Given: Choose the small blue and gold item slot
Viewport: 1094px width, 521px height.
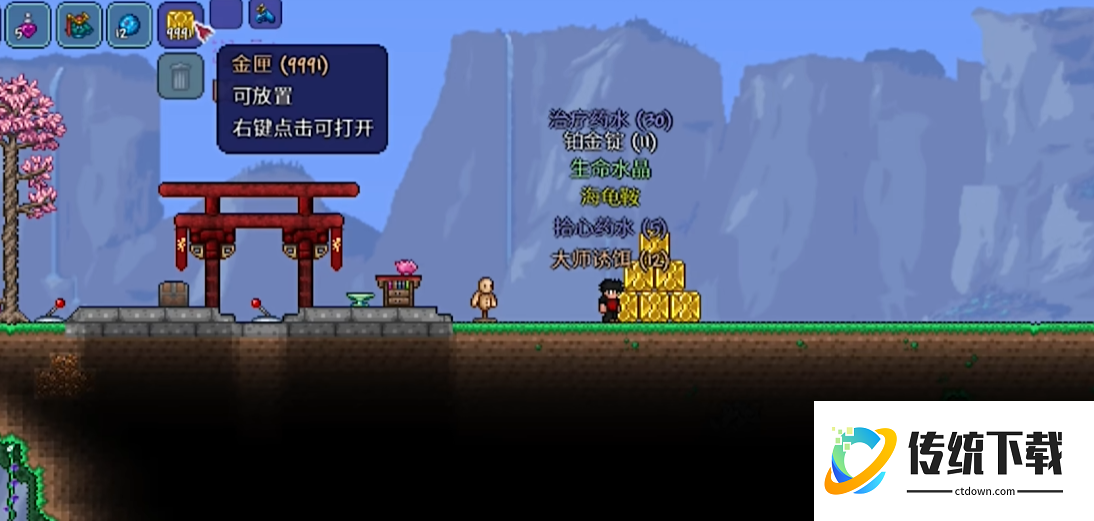Looking at the screenshot, I should (265, 12).
